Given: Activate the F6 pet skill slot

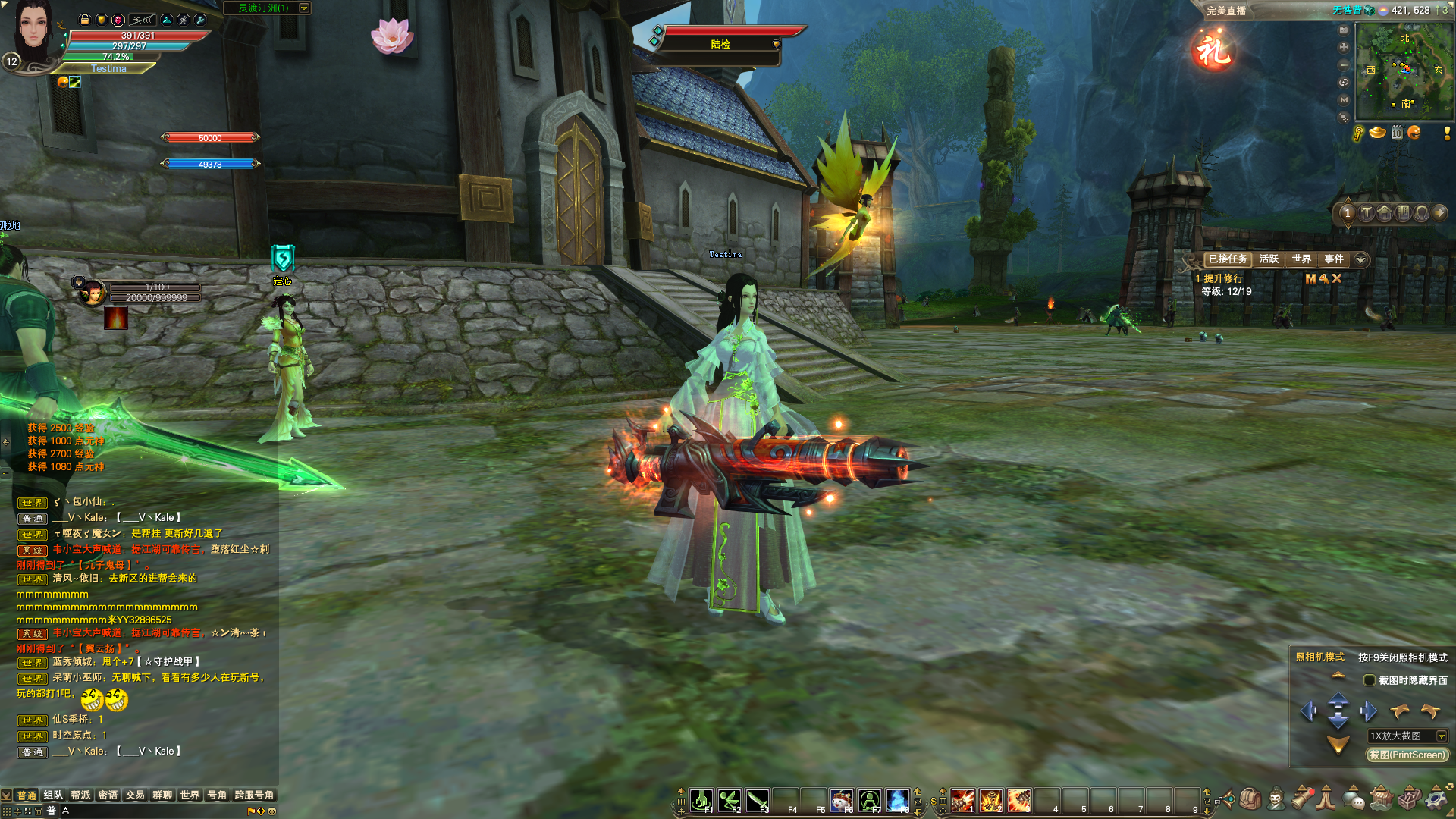Looking at the screenshot, I should click(841, 800).
